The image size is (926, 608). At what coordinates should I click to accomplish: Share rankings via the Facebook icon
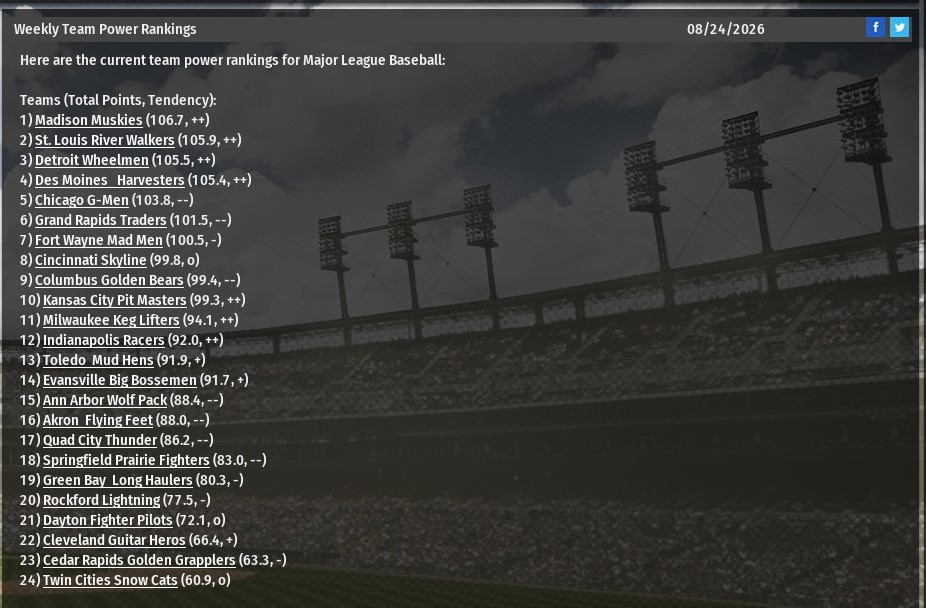tap(875, 28)
